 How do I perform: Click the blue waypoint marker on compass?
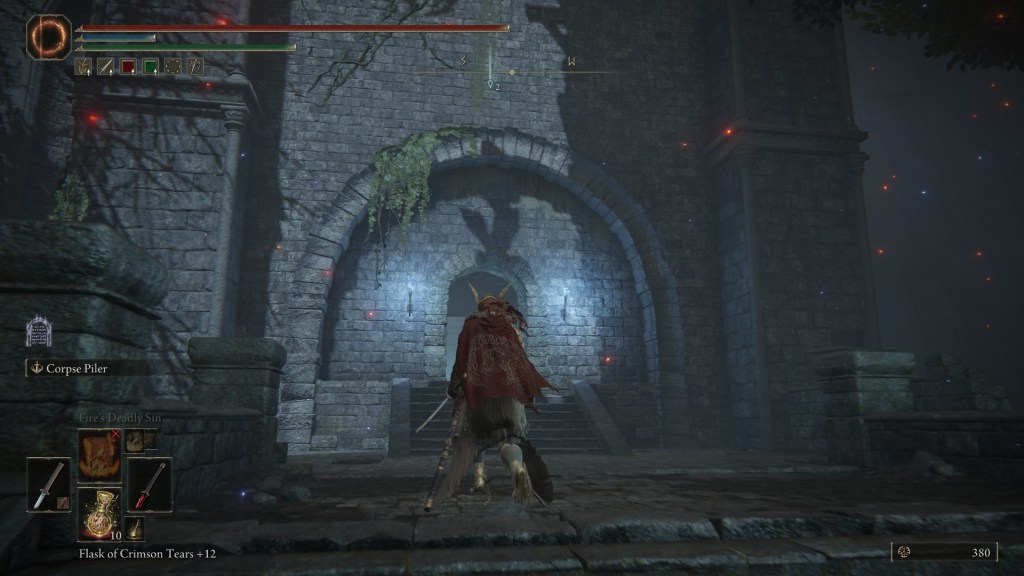(490, 86)
